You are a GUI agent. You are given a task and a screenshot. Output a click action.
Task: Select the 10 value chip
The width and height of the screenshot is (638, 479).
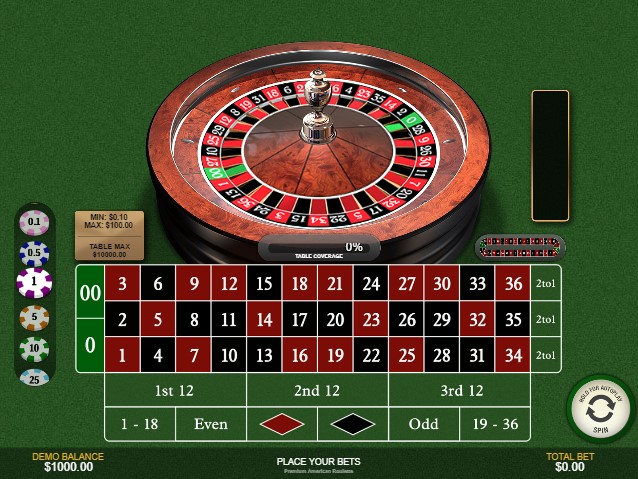pyautogui.click(x=35, y=348)
